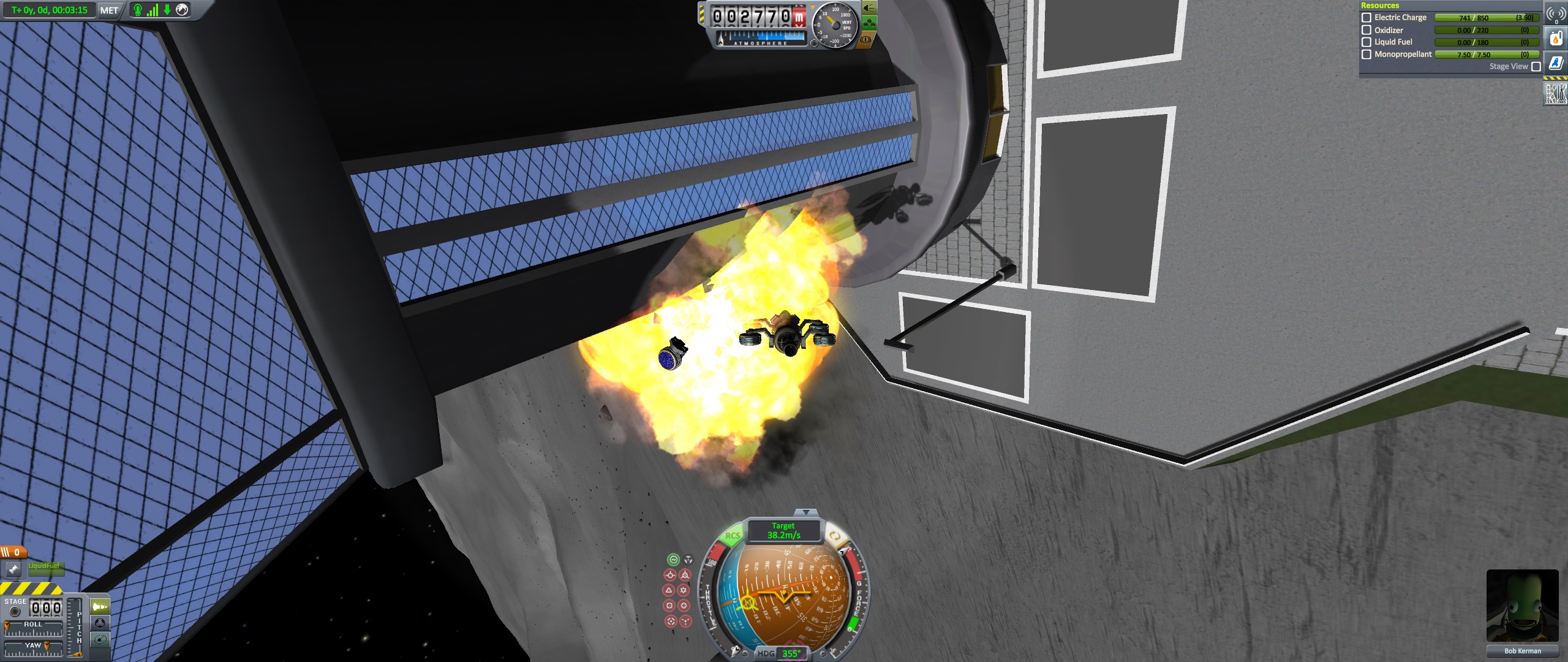1568x662 pixels.
Task: Toggle the Monopropellant checkbox
Action: point(1366,55)
